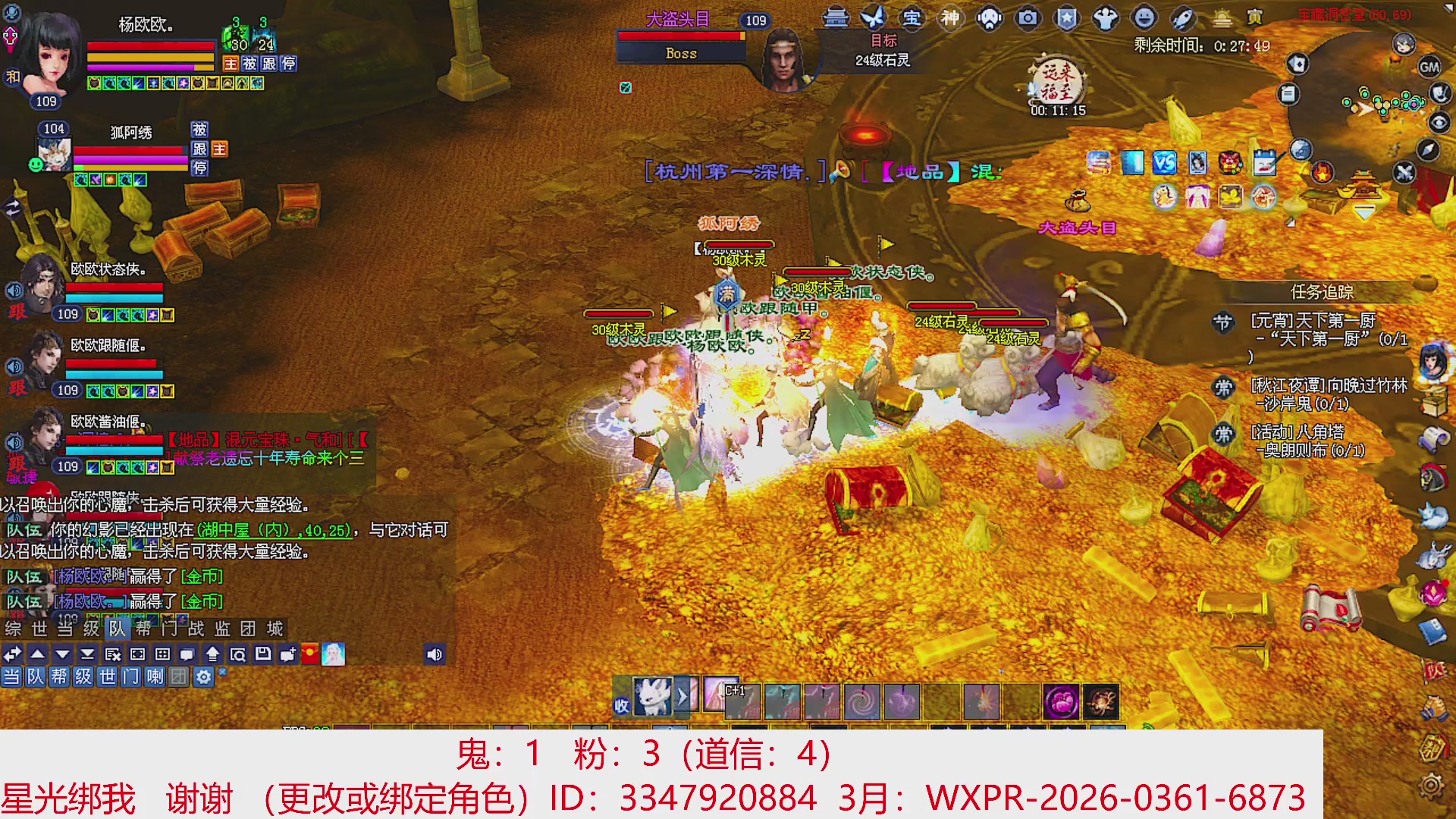Open chat settings with the gear icon
The height and width of the screenshot is (819, 1456).
coord(203,677)
